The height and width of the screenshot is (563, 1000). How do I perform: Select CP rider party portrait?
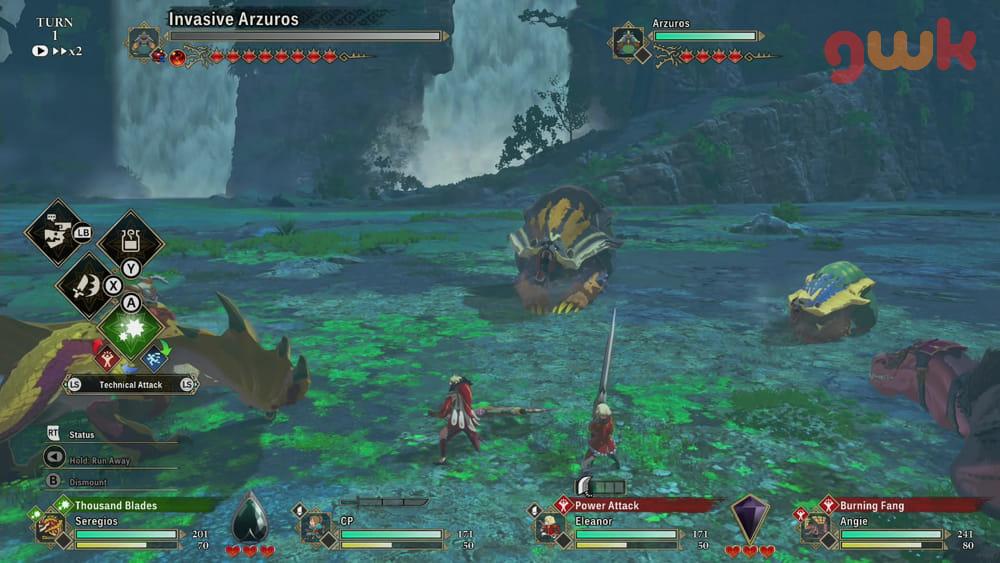tap(315, 527)
